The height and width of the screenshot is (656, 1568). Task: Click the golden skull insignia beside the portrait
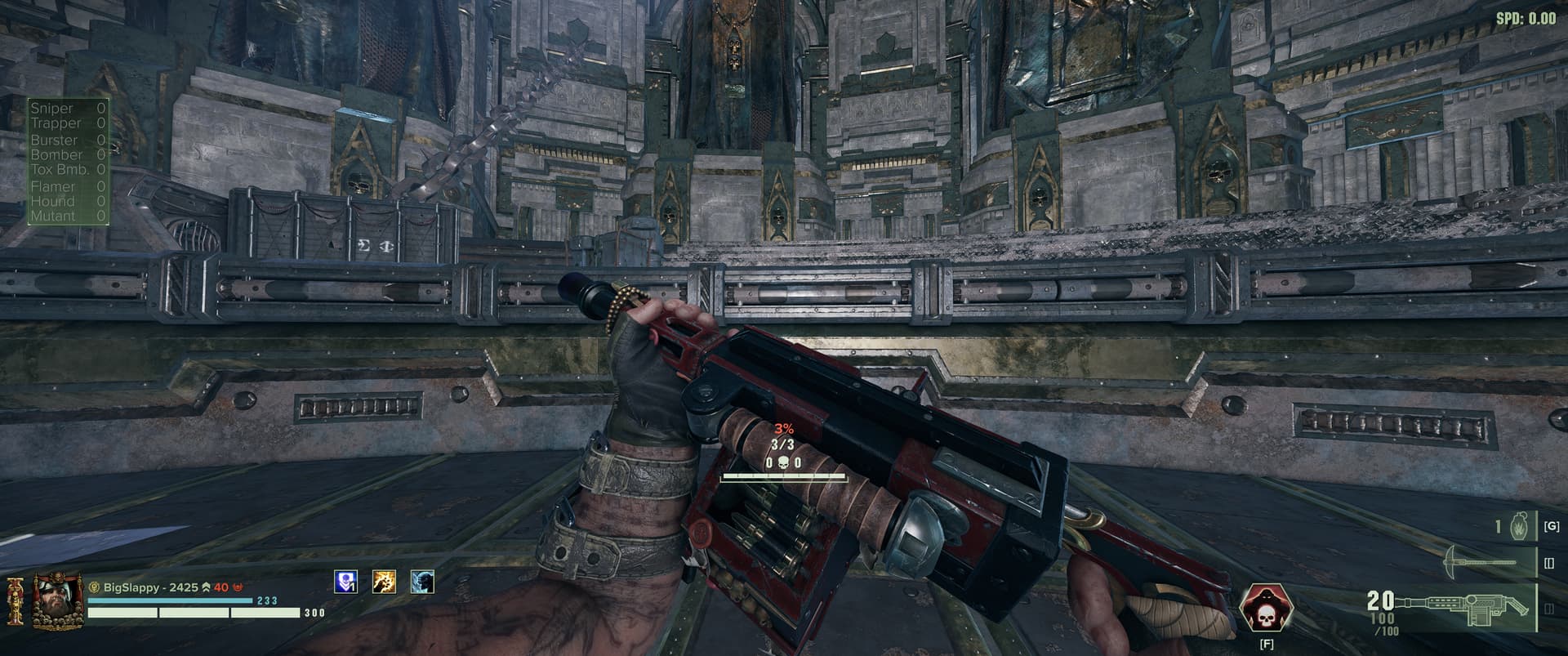[x=16, y=602]
